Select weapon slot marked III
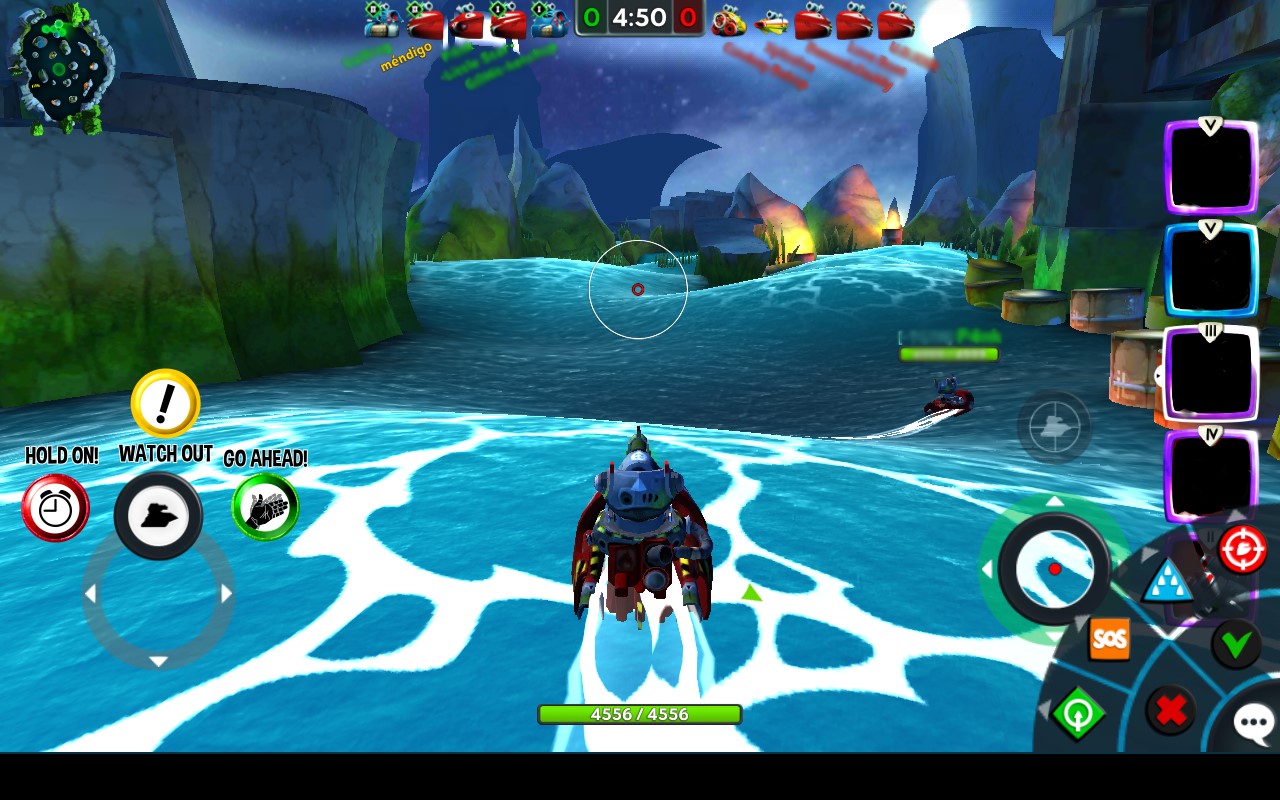 1210,373
